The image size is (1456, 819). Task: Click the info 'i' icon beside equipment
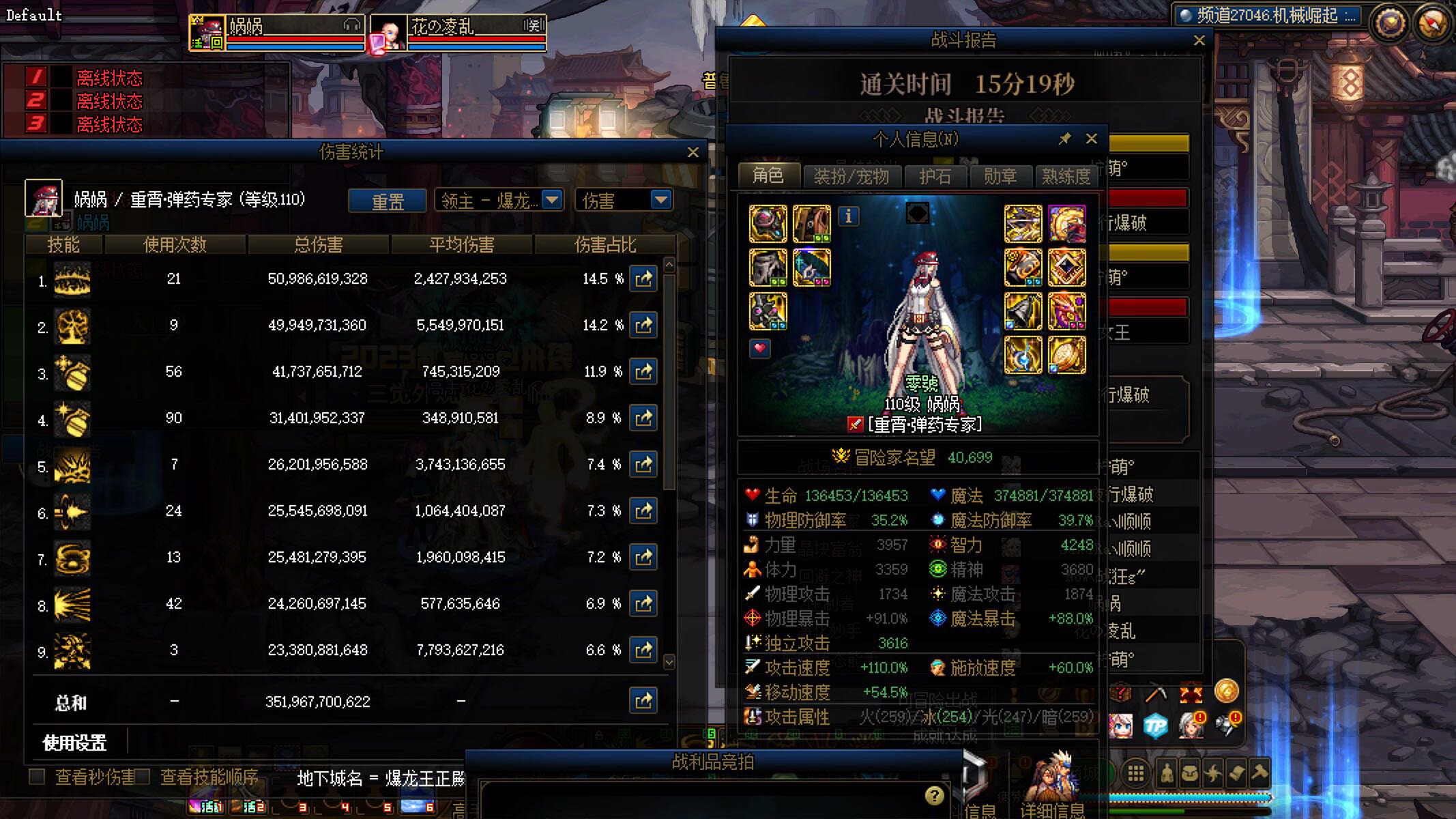pos(848,216)
